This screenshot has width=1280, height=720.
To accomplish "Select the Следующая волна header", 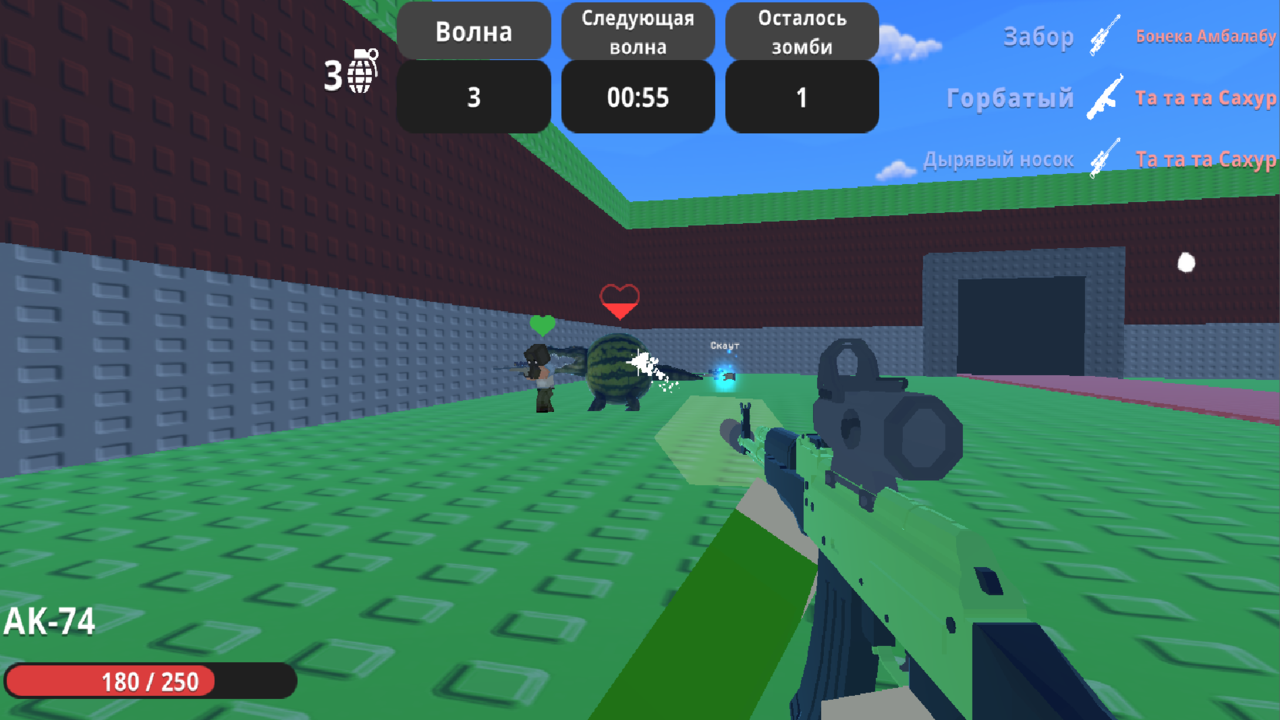I will 637,30.
